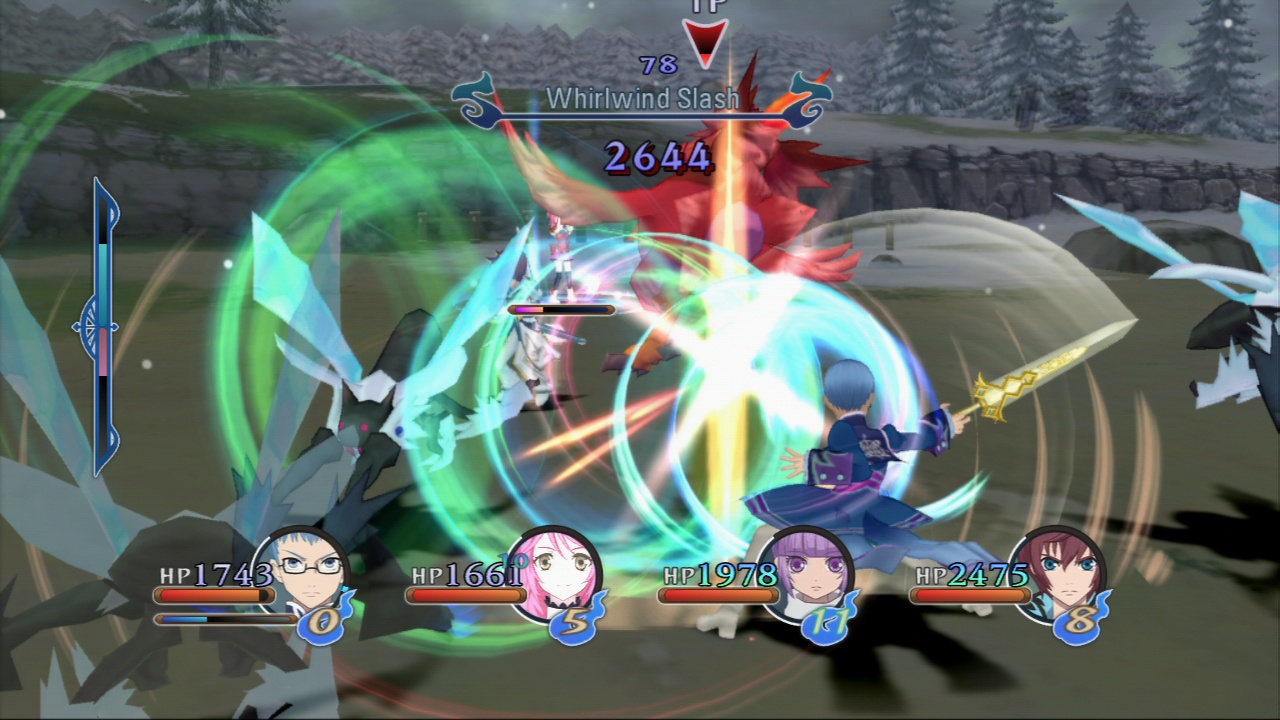Click the enemy's small health bar mid-screen

coord(562,311)
